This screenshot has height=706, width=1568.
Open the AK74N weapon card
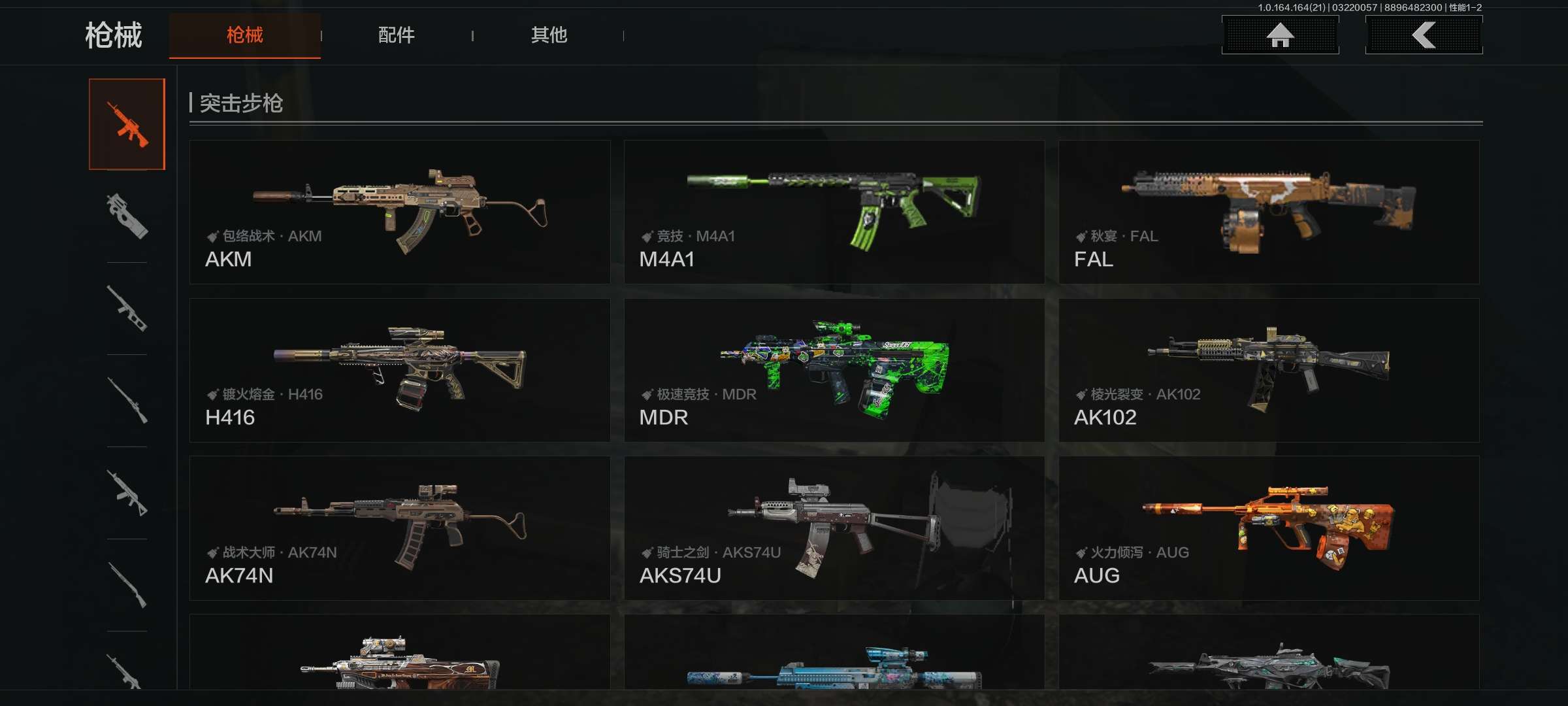point(400,528)
